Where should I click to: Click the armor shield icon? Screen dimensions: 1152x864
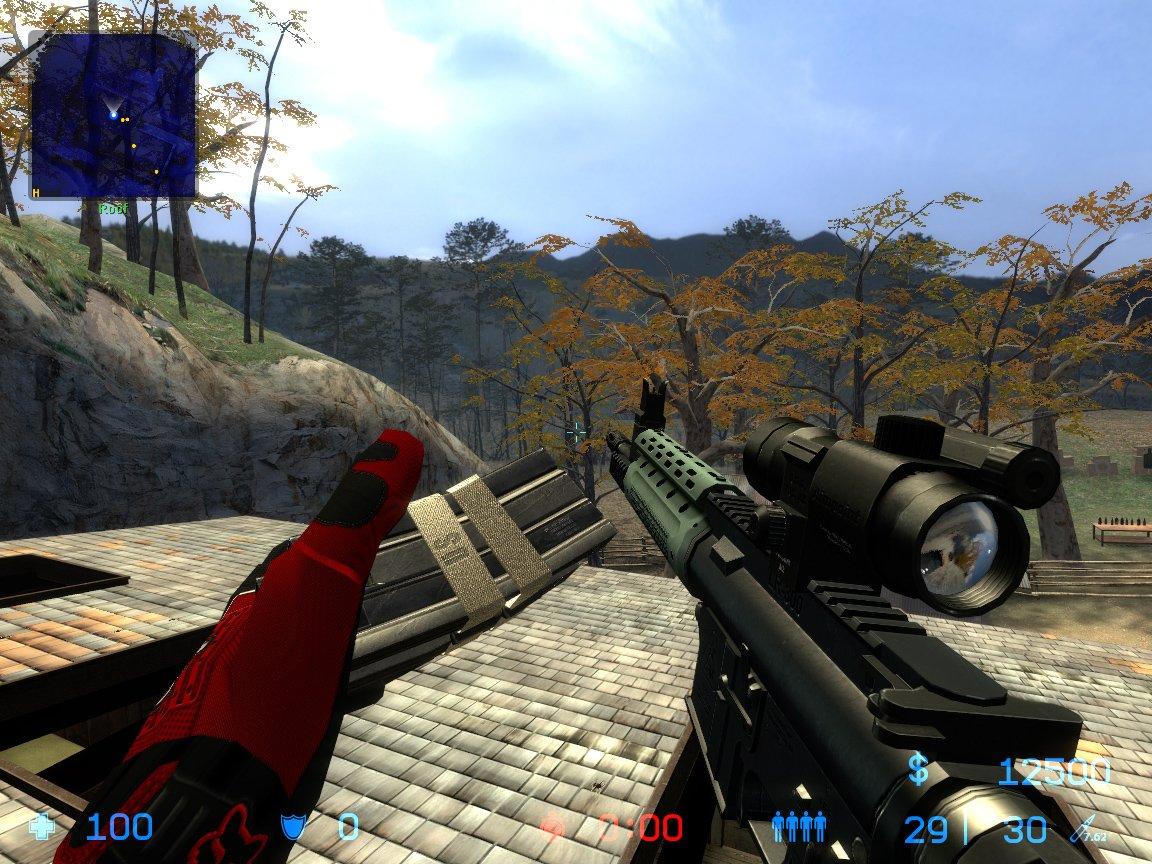tap(292, 827)
